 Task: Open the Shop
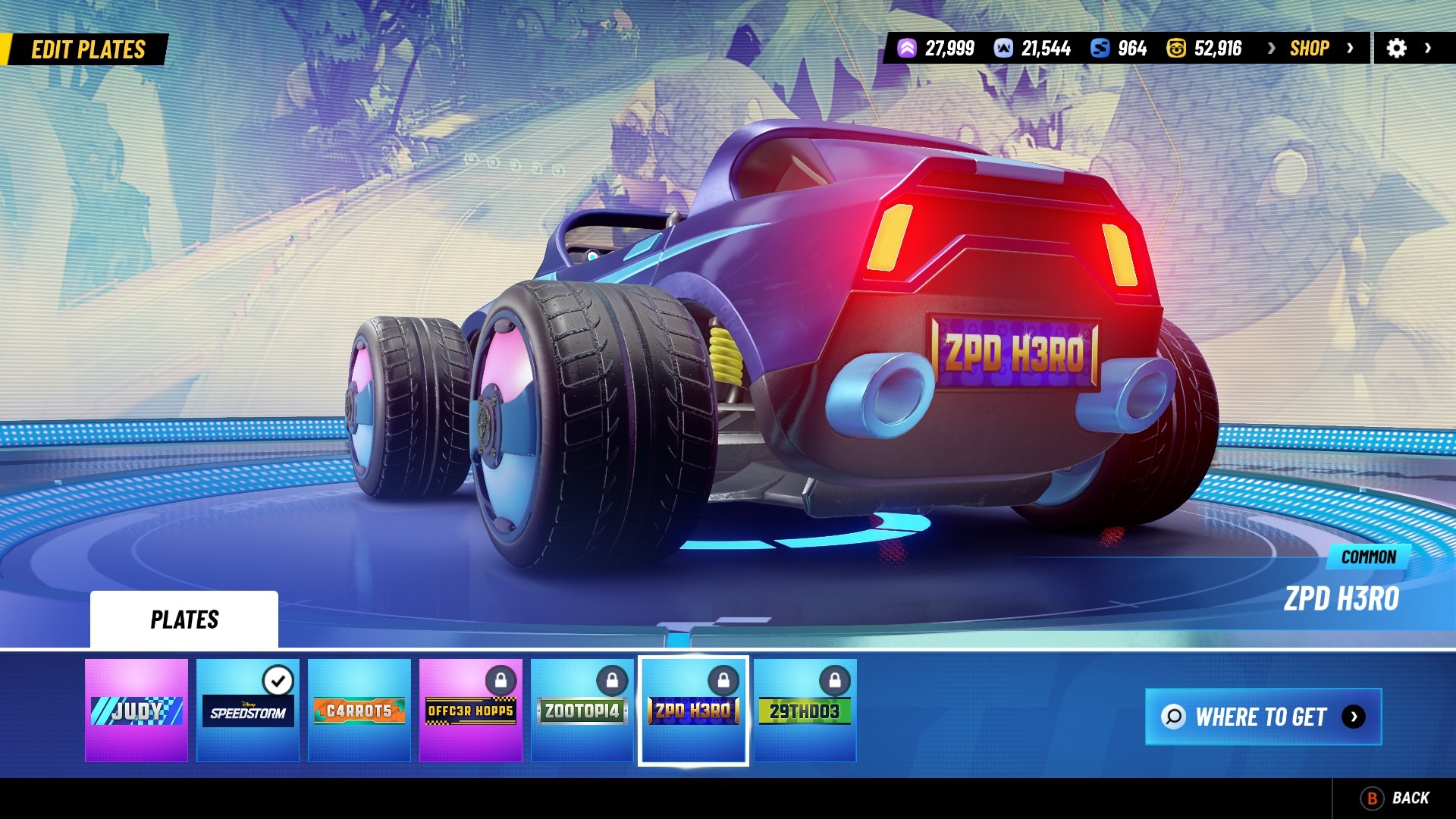(1310, 49)
